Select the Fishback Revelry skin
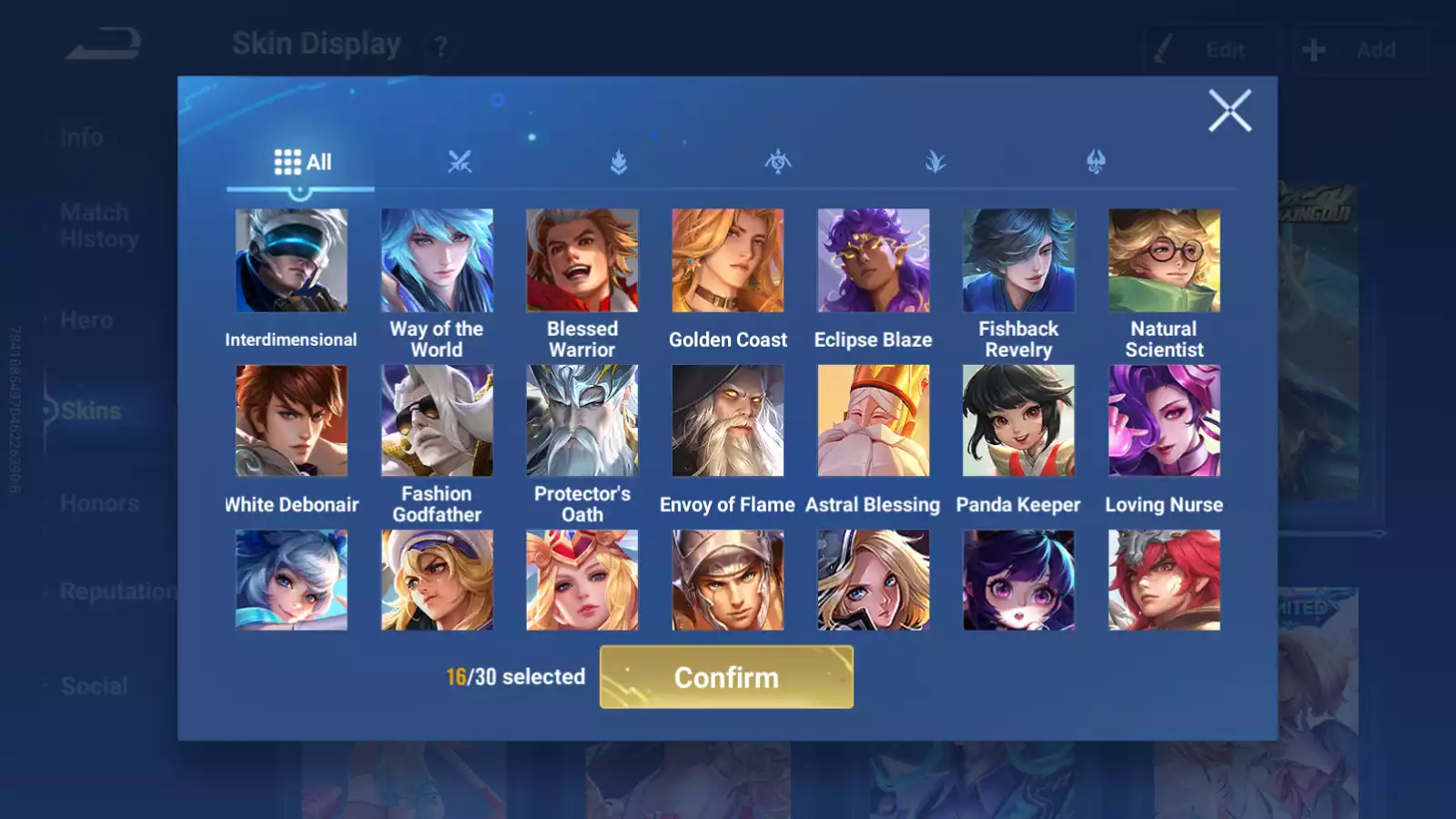This screenshot has height=819, width=1456. point(1018,261)
